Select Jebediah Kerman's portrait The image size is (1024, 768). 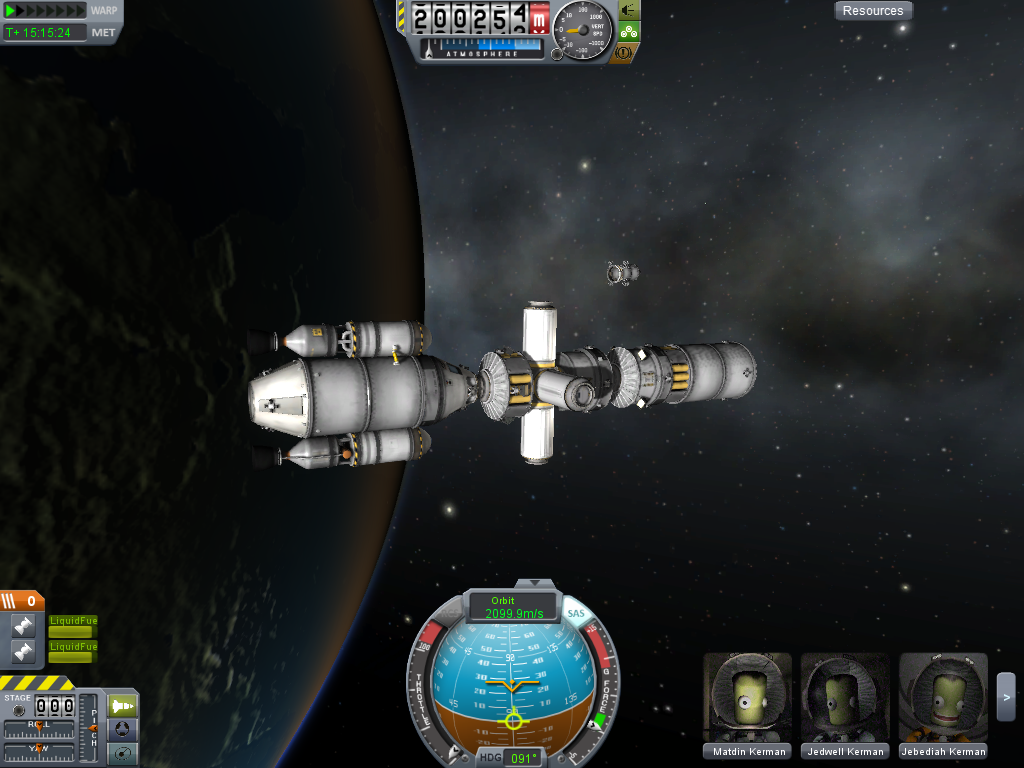point(943,699)
